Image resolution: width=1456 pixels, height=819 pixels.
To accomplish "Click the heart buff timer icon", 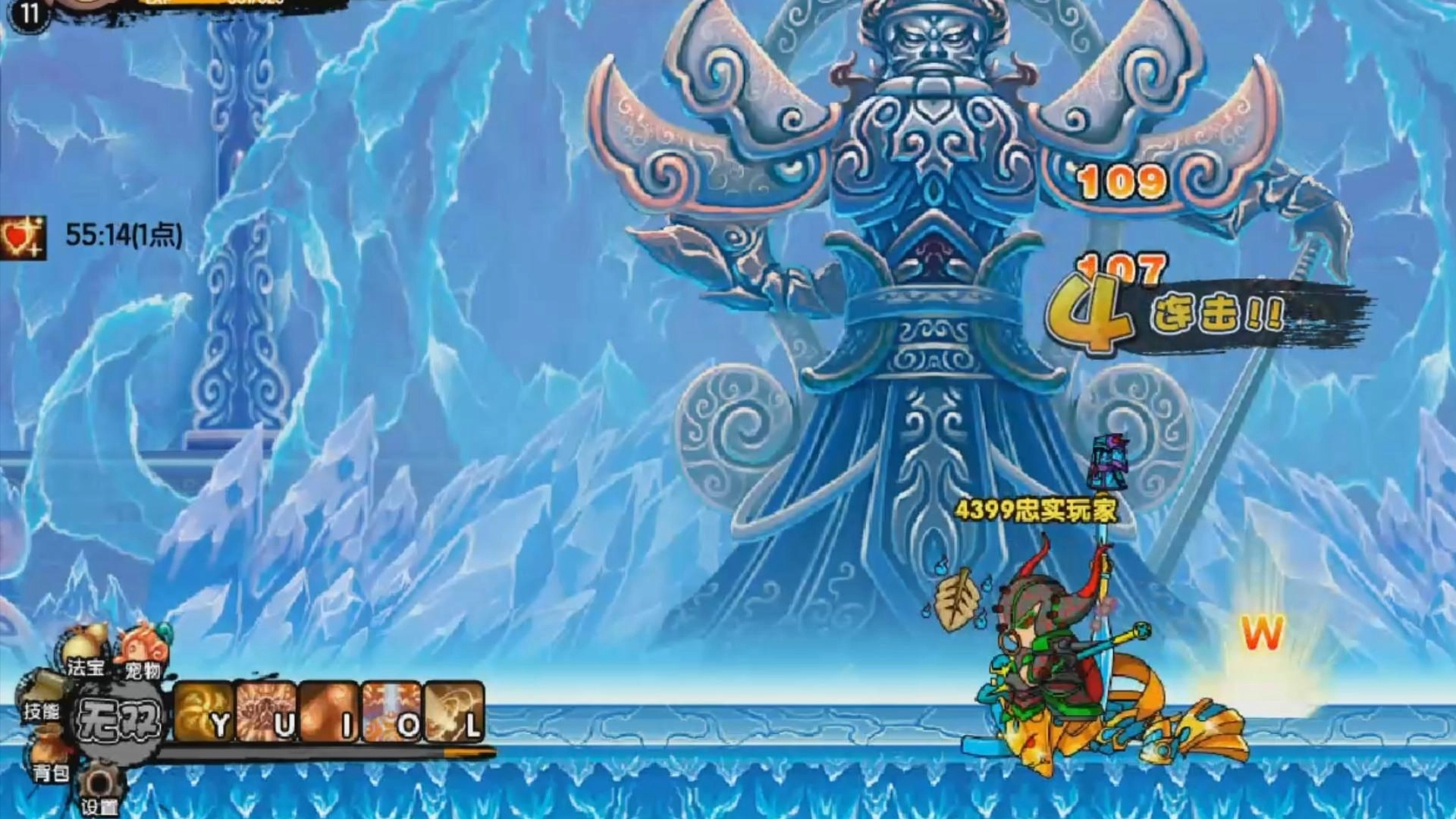I will [24, 237].
